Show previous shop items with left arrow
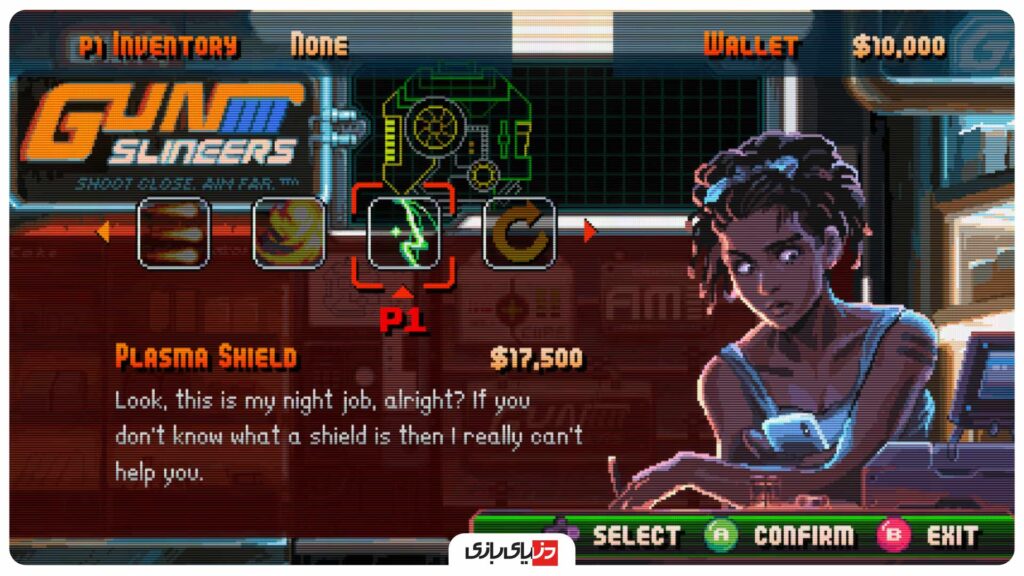Viewport: 1024px width, 576px height. 103,233
